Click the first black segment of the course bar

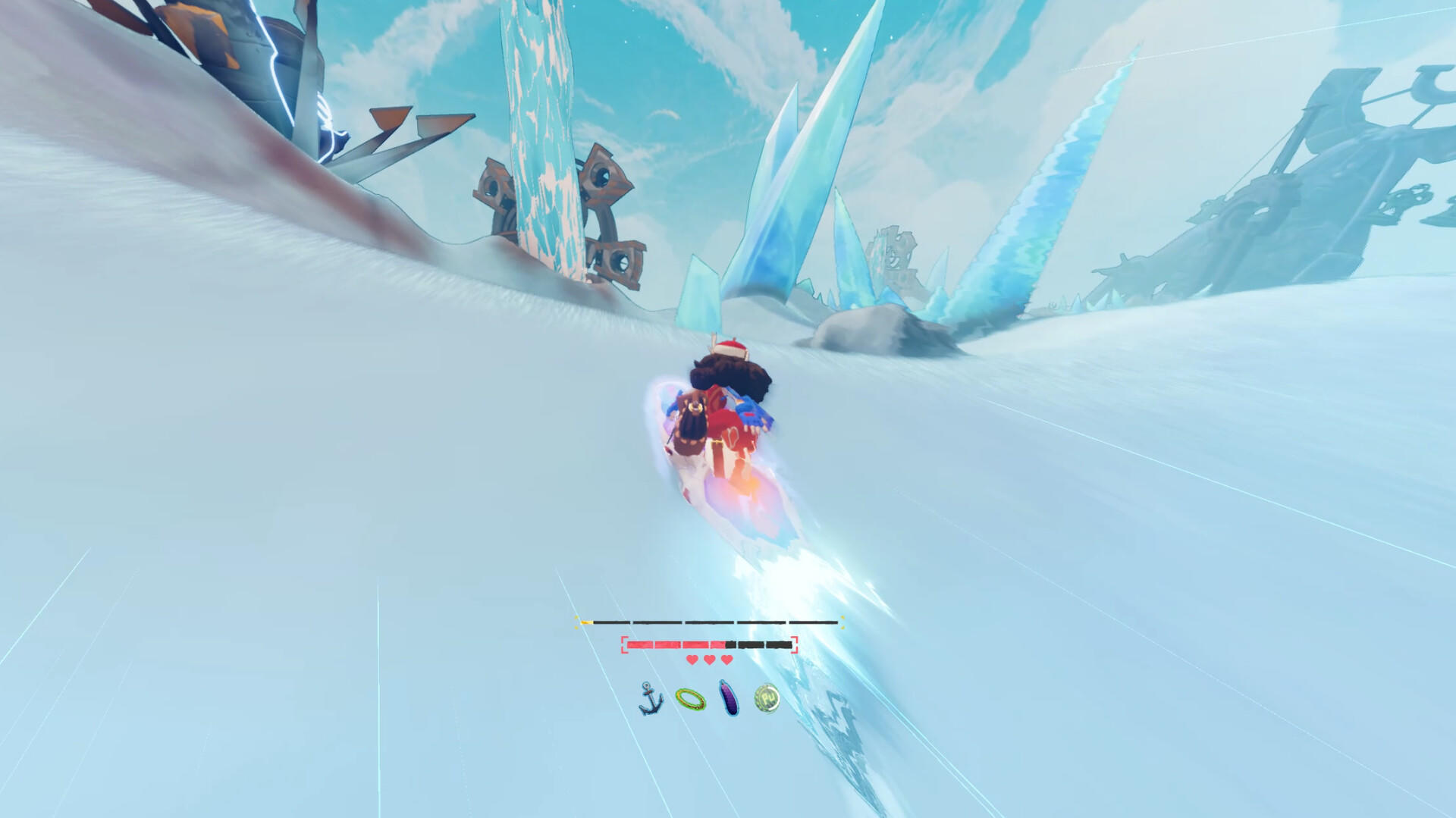point(611,622)
